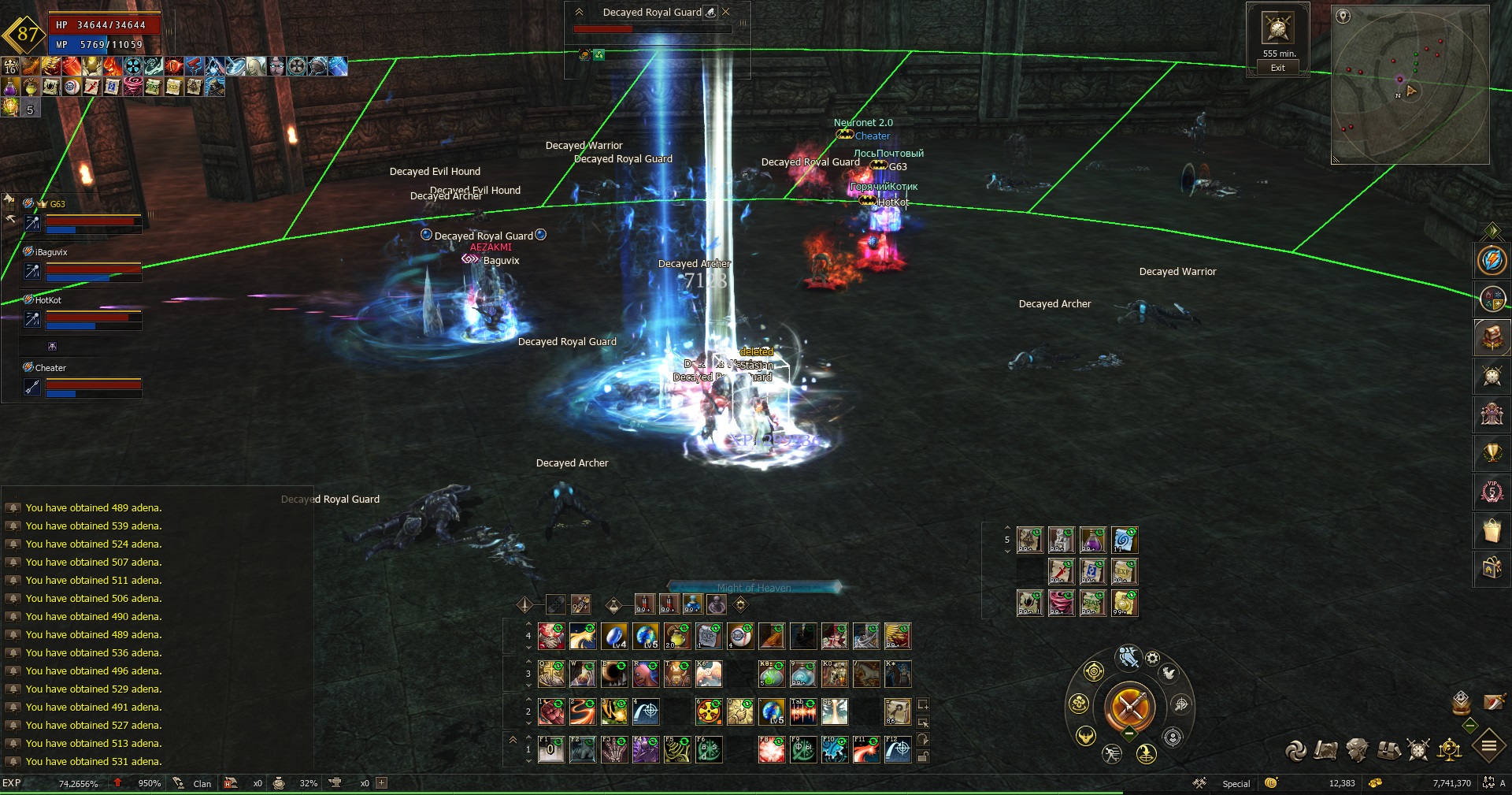The image size is (1512, 795).
Task: Open the mail envelope with sword icon
Action: (x=1494, y=701)
